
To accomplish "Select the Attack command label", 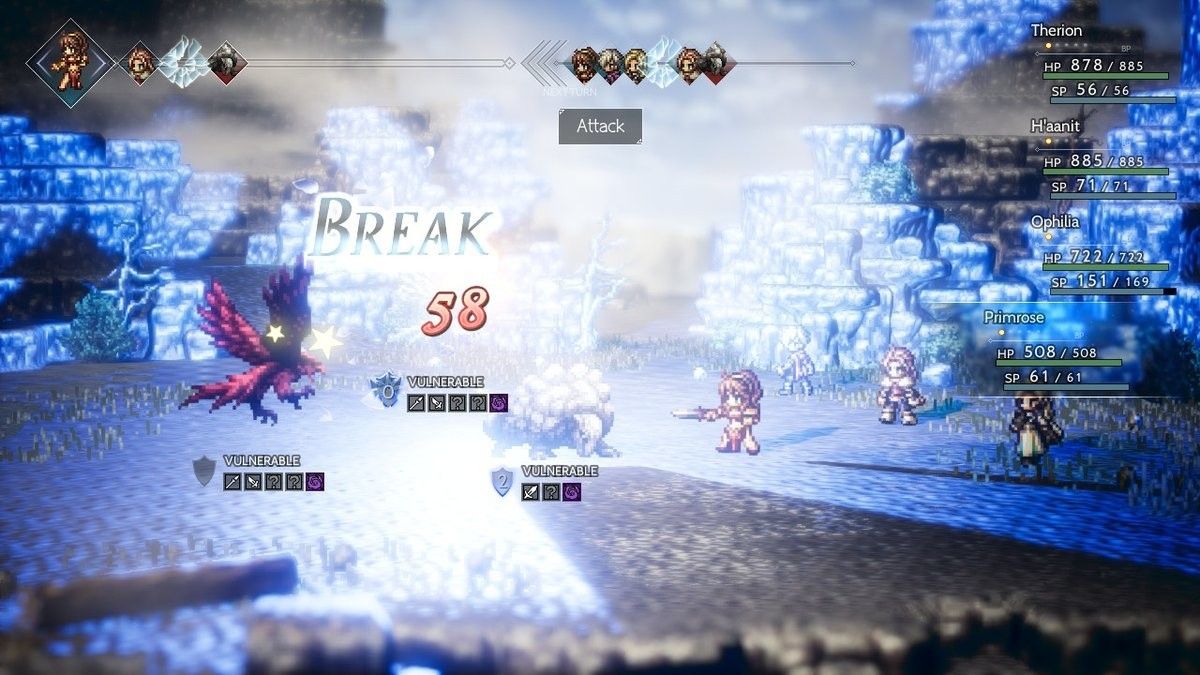I will coord(600,127).
